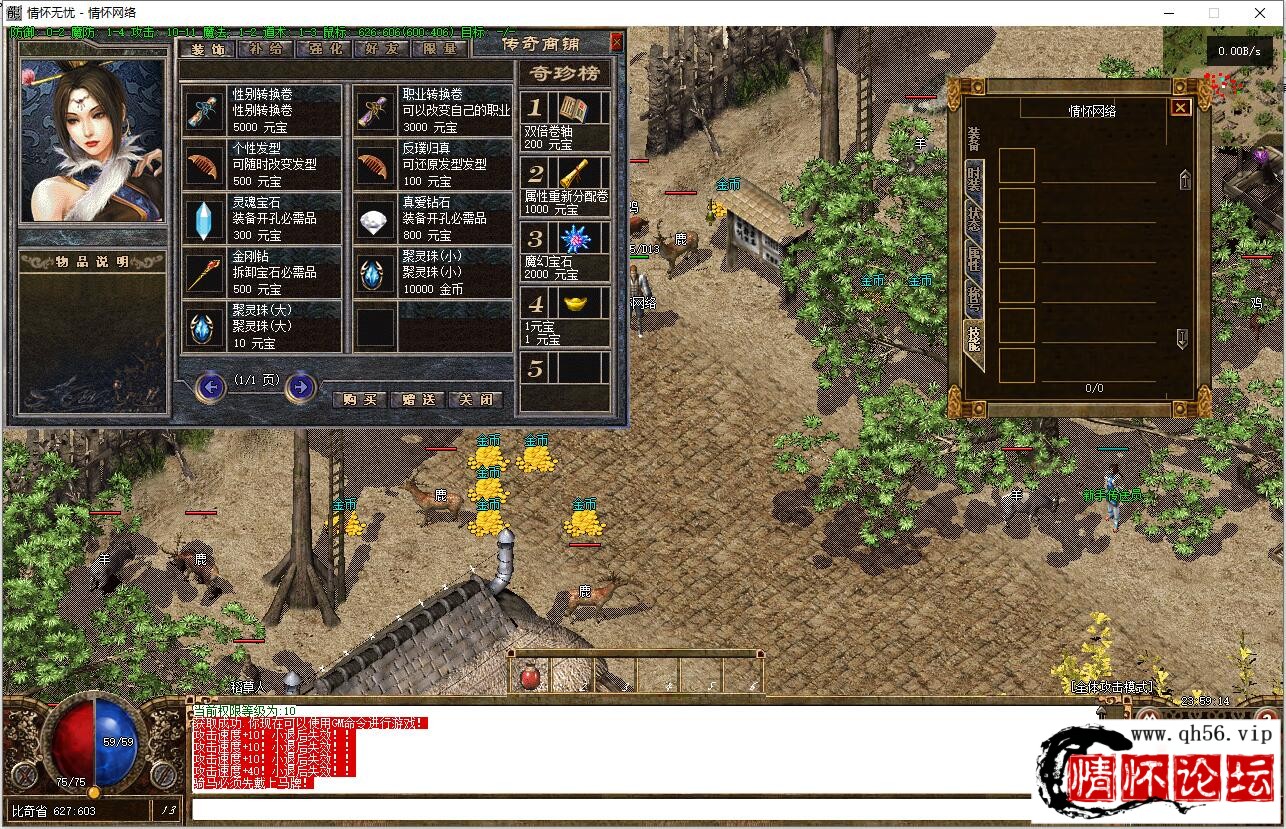Click the 赠送 gift button
The height and width of the screenshot is (829, 1286).
point(418,399)
